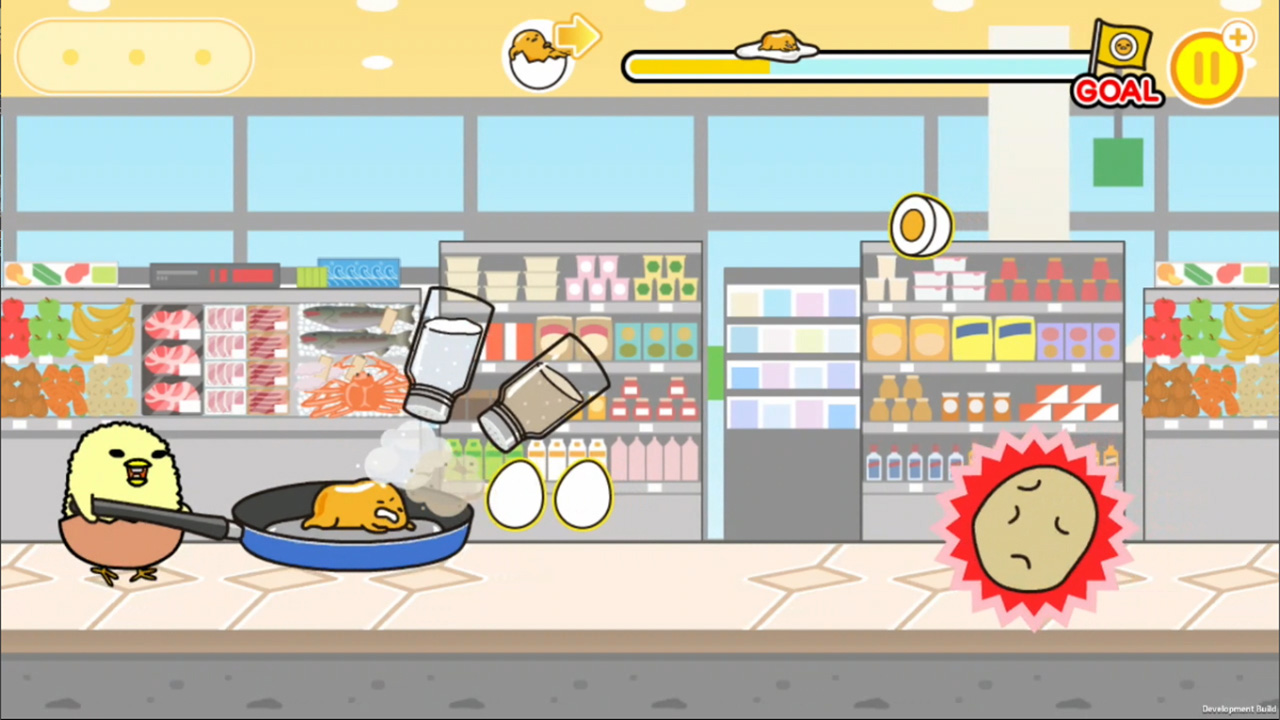Select the green square on the top shelf
1280x720 pixels.
(1117, 163)
